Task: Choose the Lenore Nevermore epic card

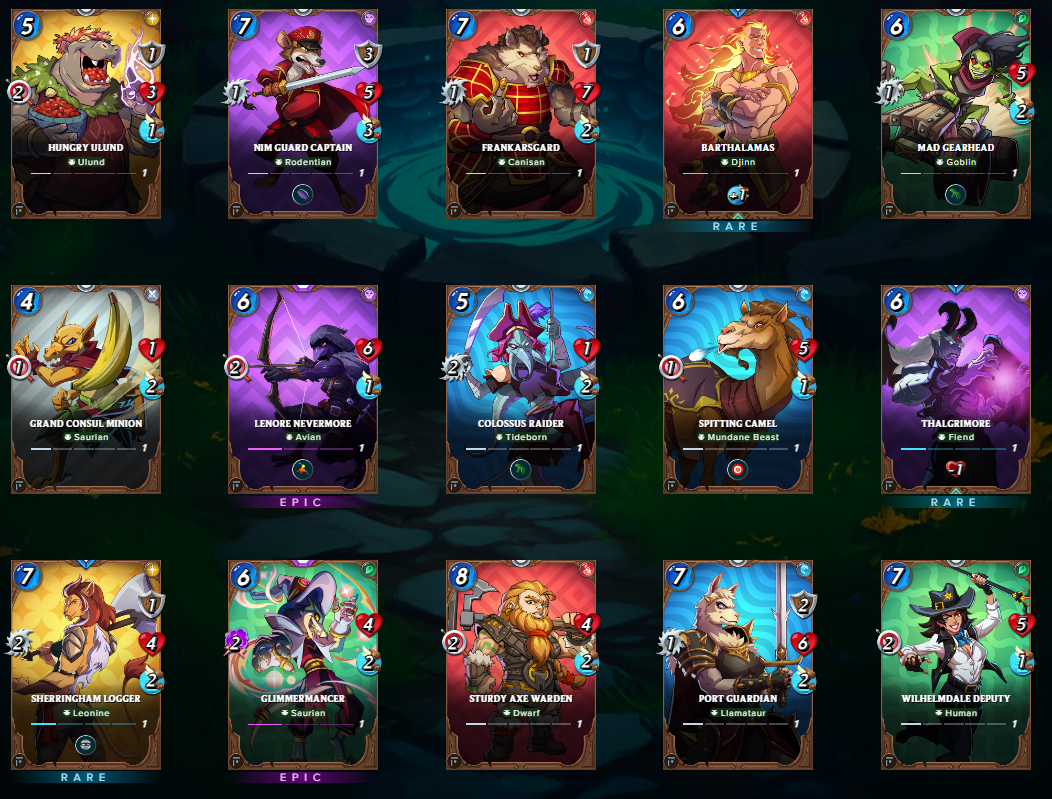Action: coord(302,389)
